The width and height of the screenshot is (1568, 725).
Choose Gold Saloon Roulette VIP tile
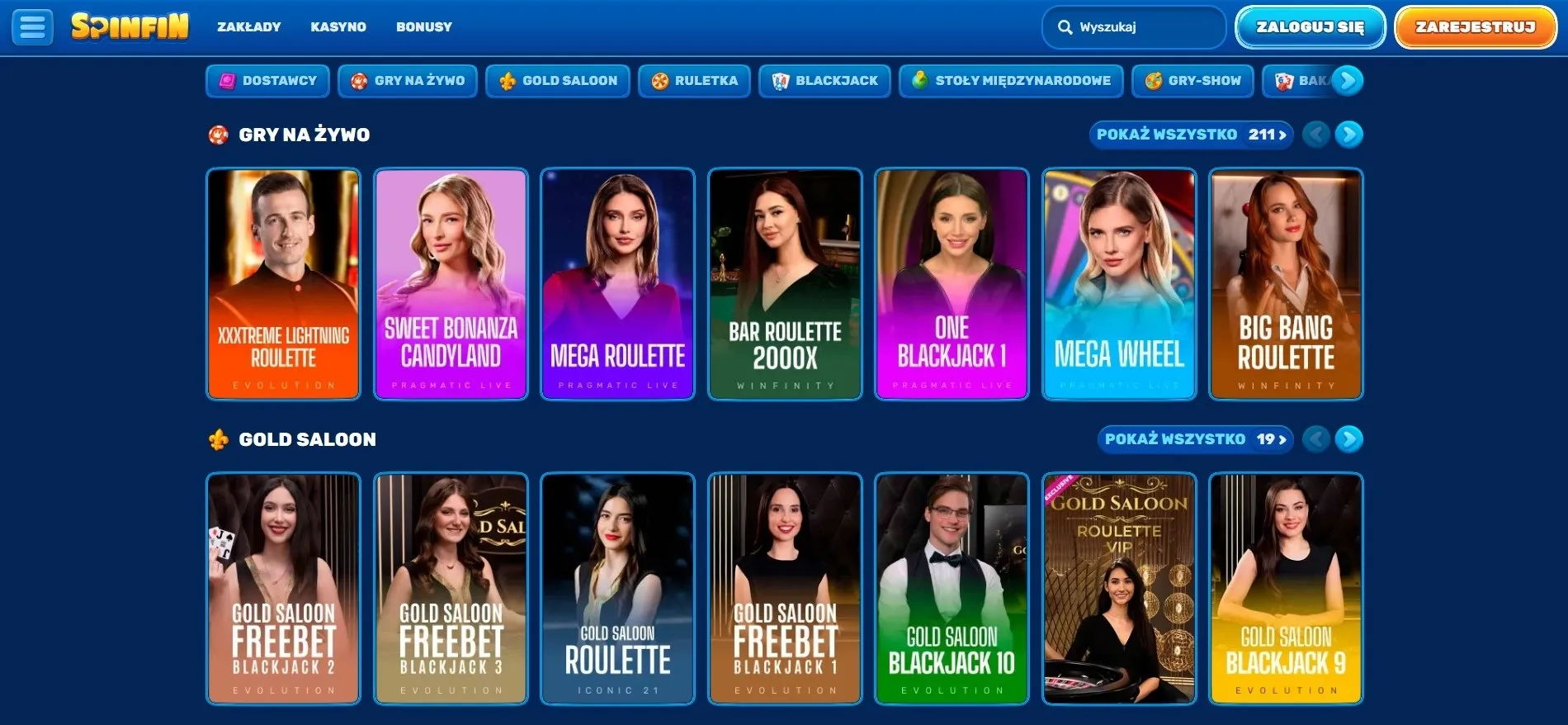[1119, 589]
